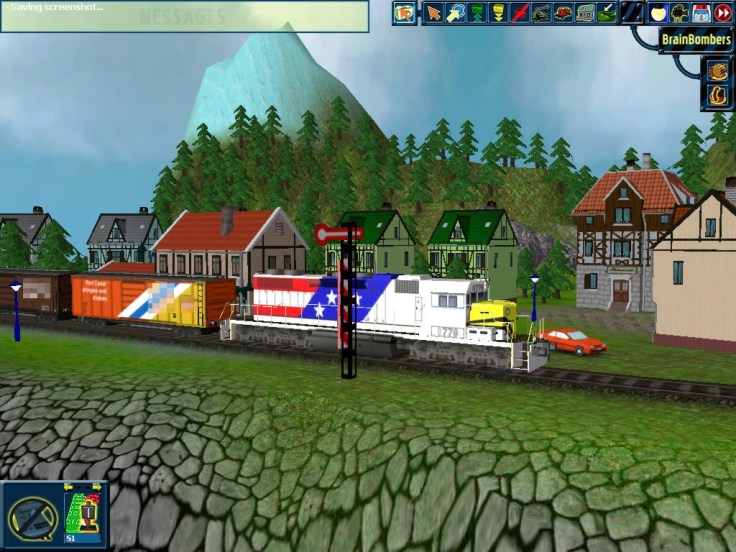The width and height of the screenshot is (736, 552).
Task: Open the track laying tool
Action: (x=542, y=12)
